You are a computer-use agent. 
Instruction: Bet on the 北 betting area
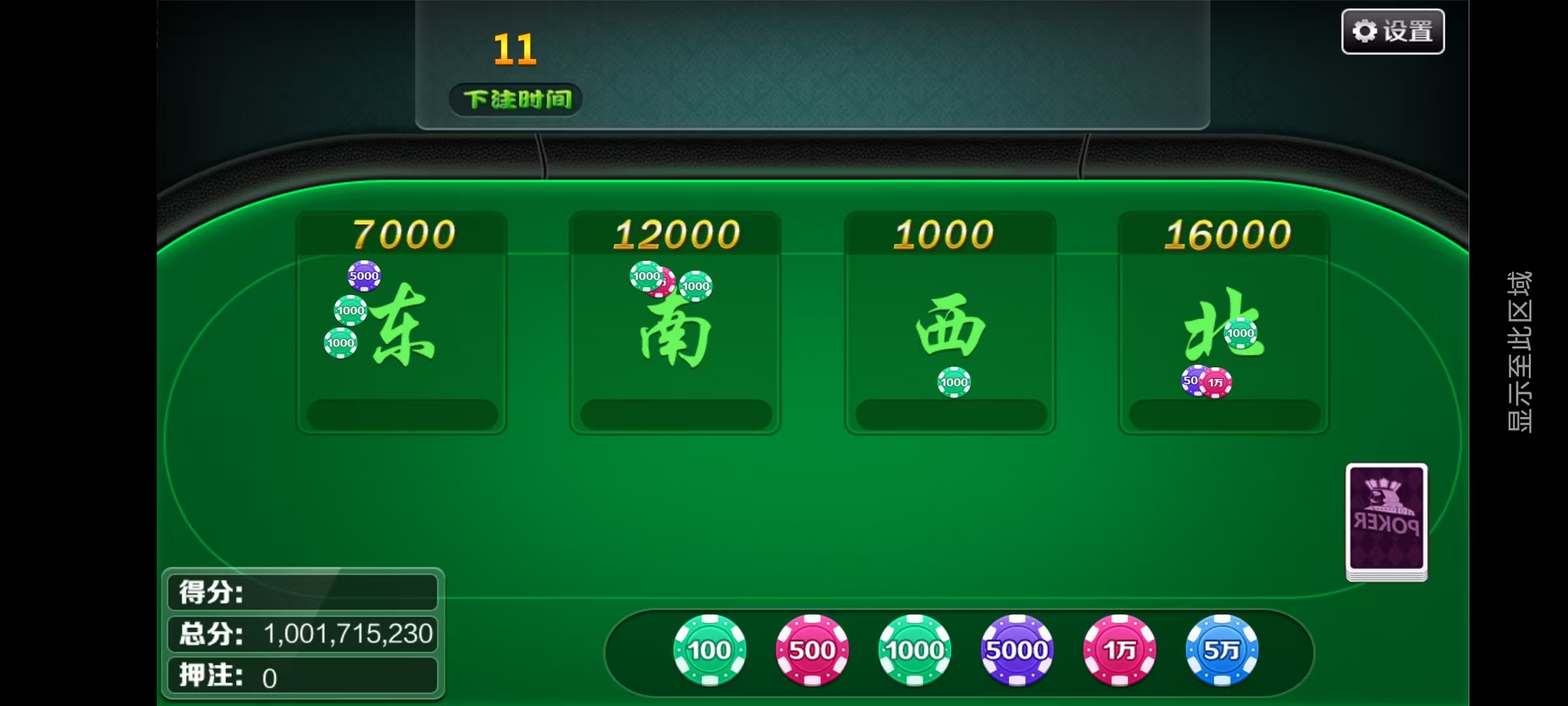click(1224, 327)
